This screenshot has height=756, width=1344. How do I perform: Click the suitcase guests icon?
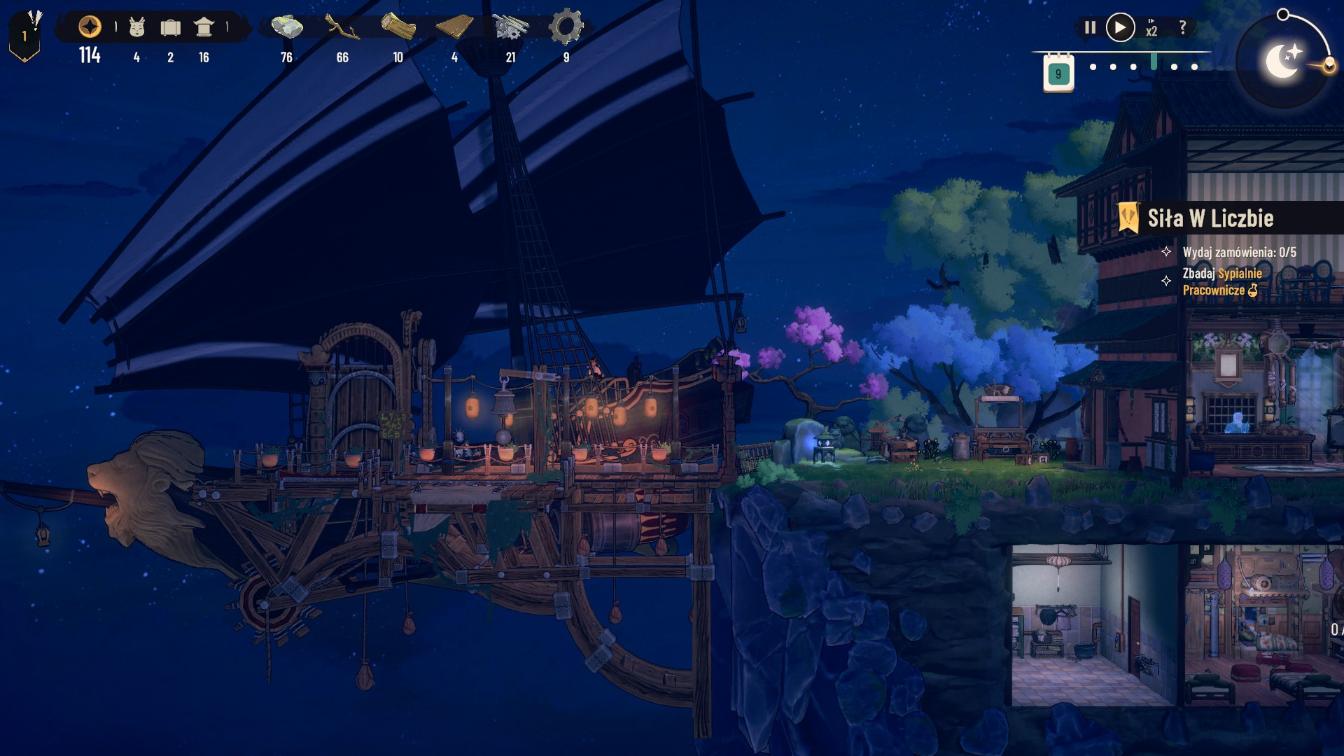170,27
